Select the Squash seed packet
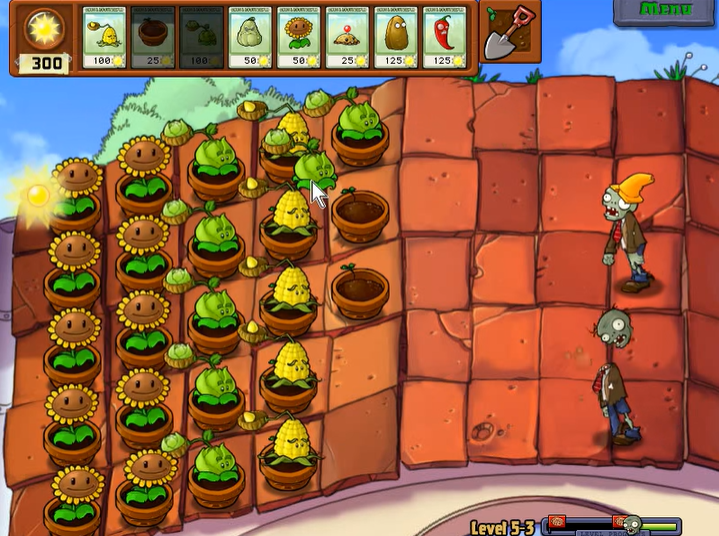The height and width of the screenshot is (536, 719). pos(251,40)
